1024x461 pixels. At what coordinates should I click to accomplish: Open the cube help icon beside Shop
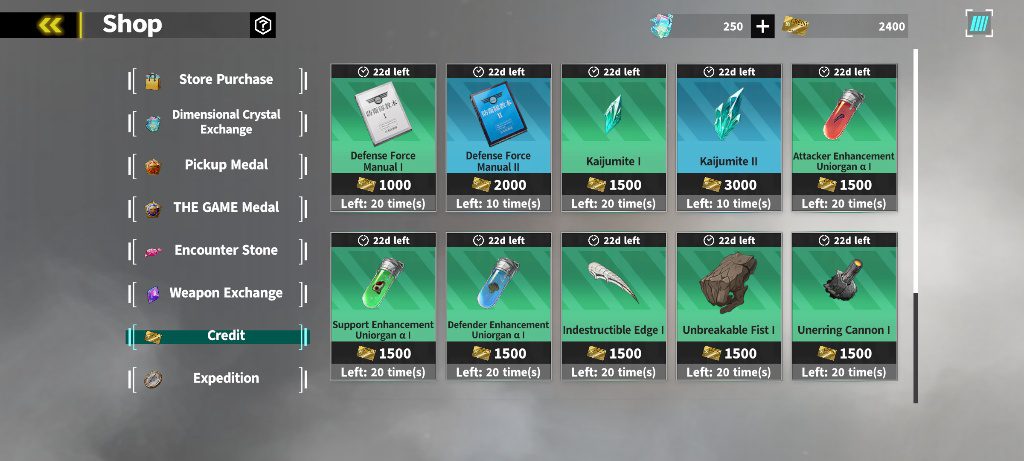(x=263, y=25)
